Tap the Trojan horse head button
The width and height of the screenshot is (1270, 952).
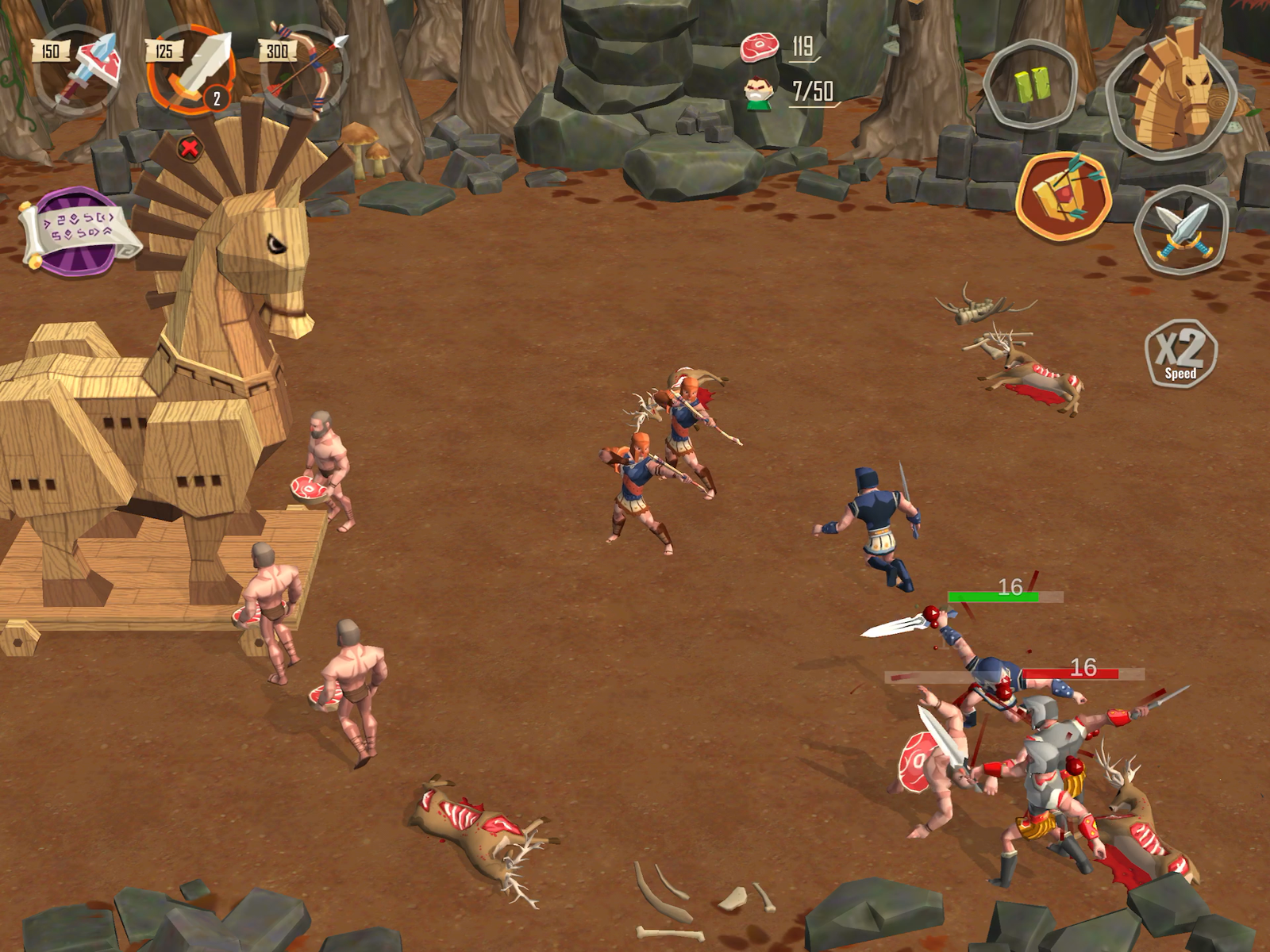click(x=1172, y=90)
